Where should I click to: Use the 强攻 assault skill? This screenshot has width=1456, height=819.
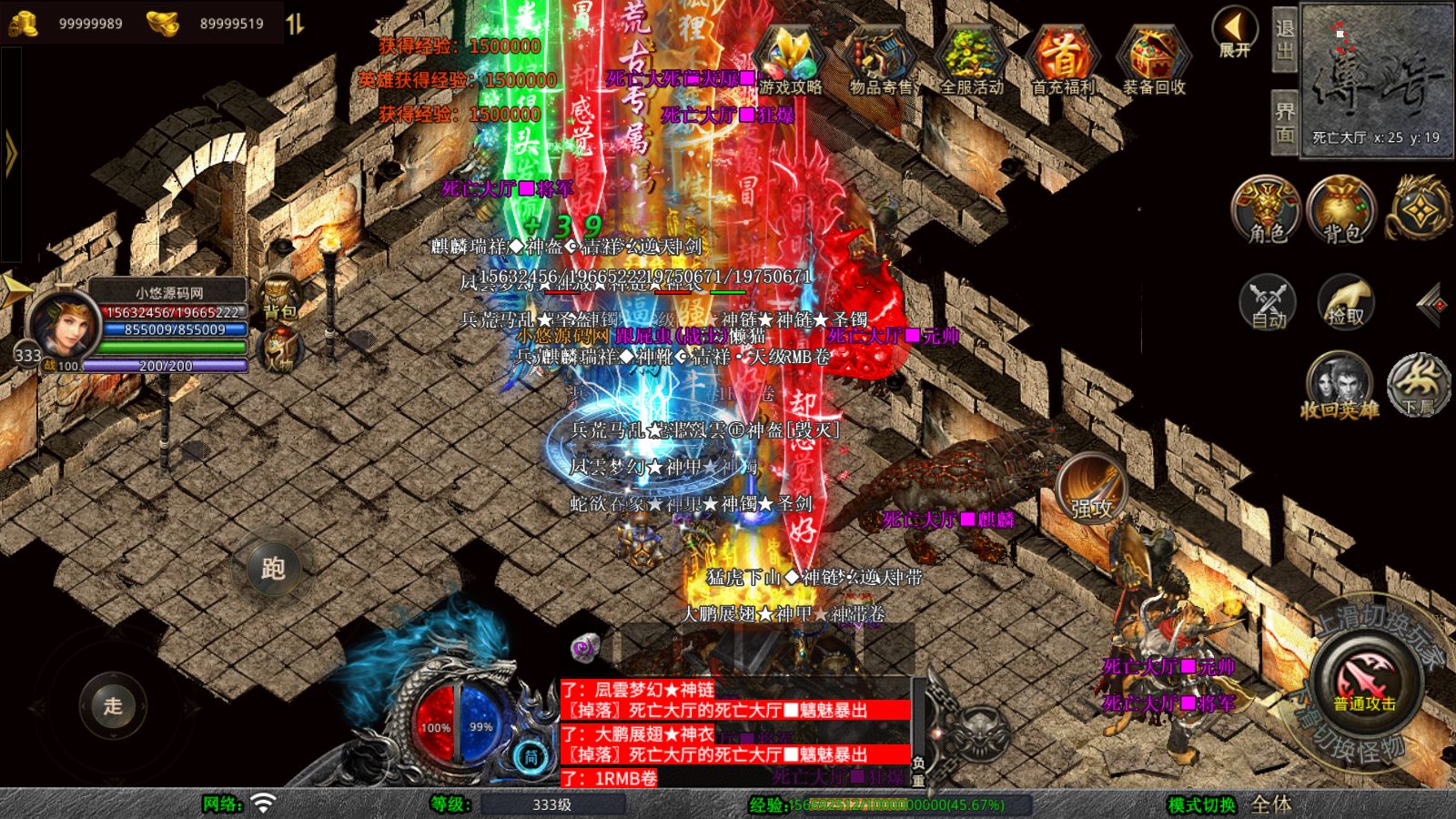pyautogui.click(x=1092, y=489)
